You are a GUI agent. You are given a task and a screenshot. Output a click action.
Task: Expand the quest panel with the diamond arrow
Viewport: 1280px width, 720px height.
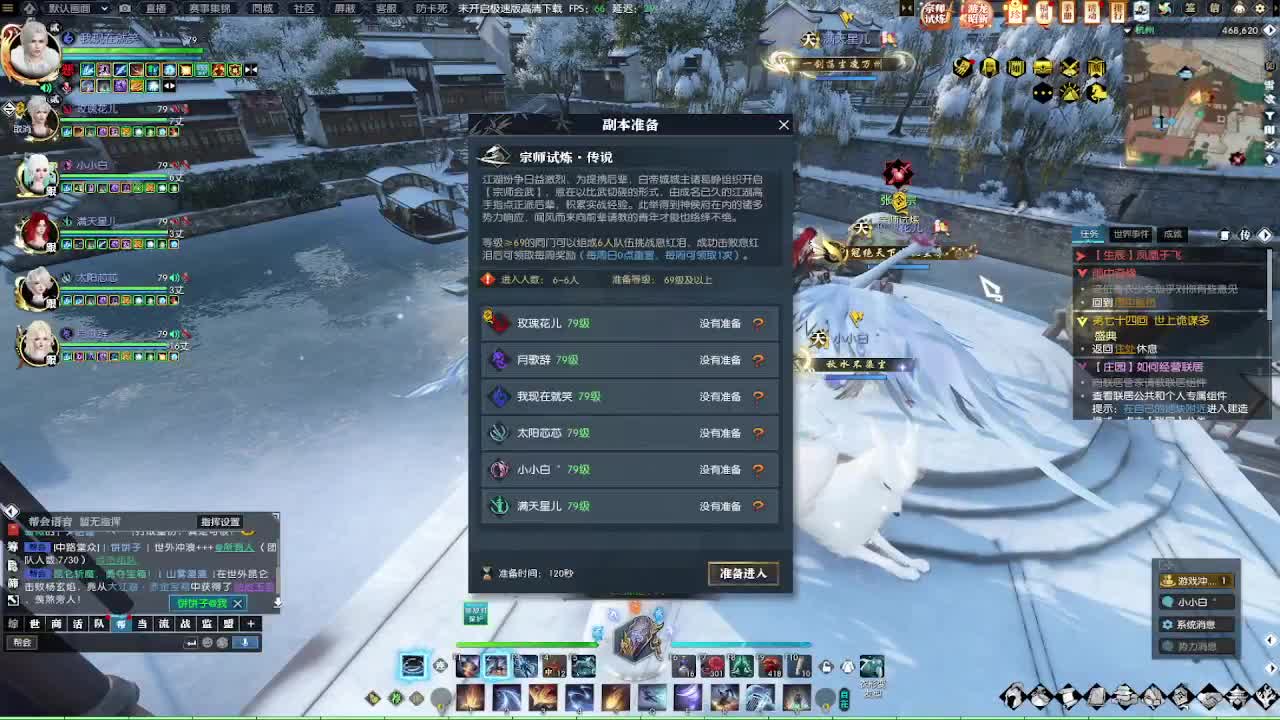pos(1266,235)
